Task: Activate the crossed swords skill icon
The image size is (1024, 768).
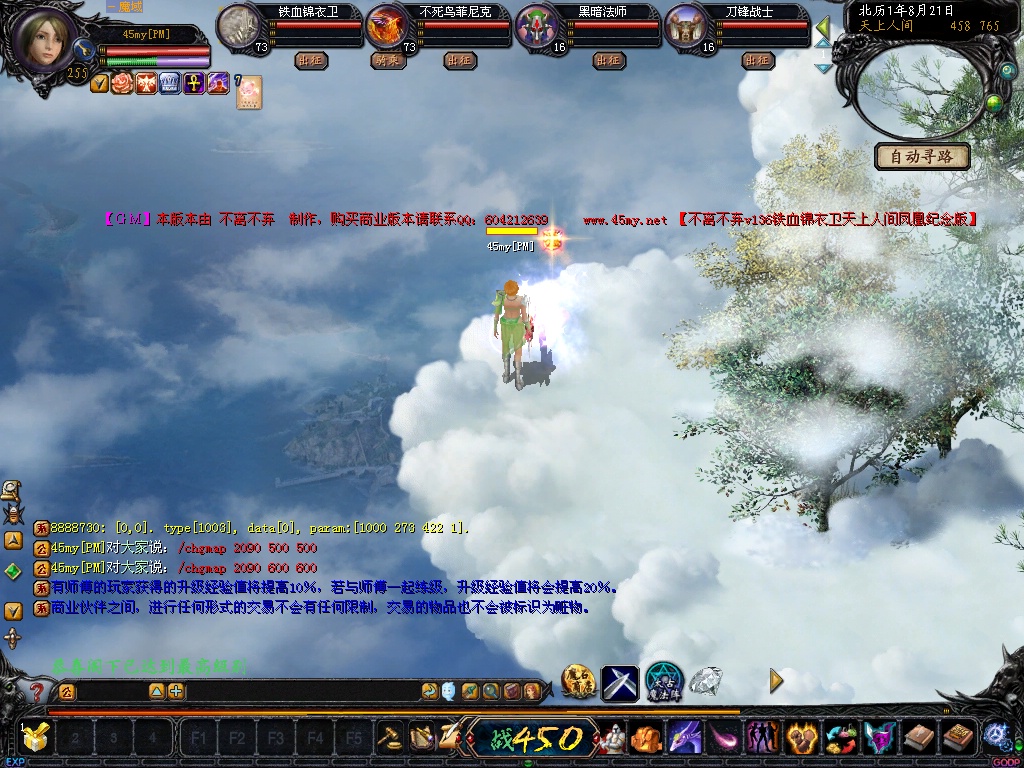Action: click(619, 682)
